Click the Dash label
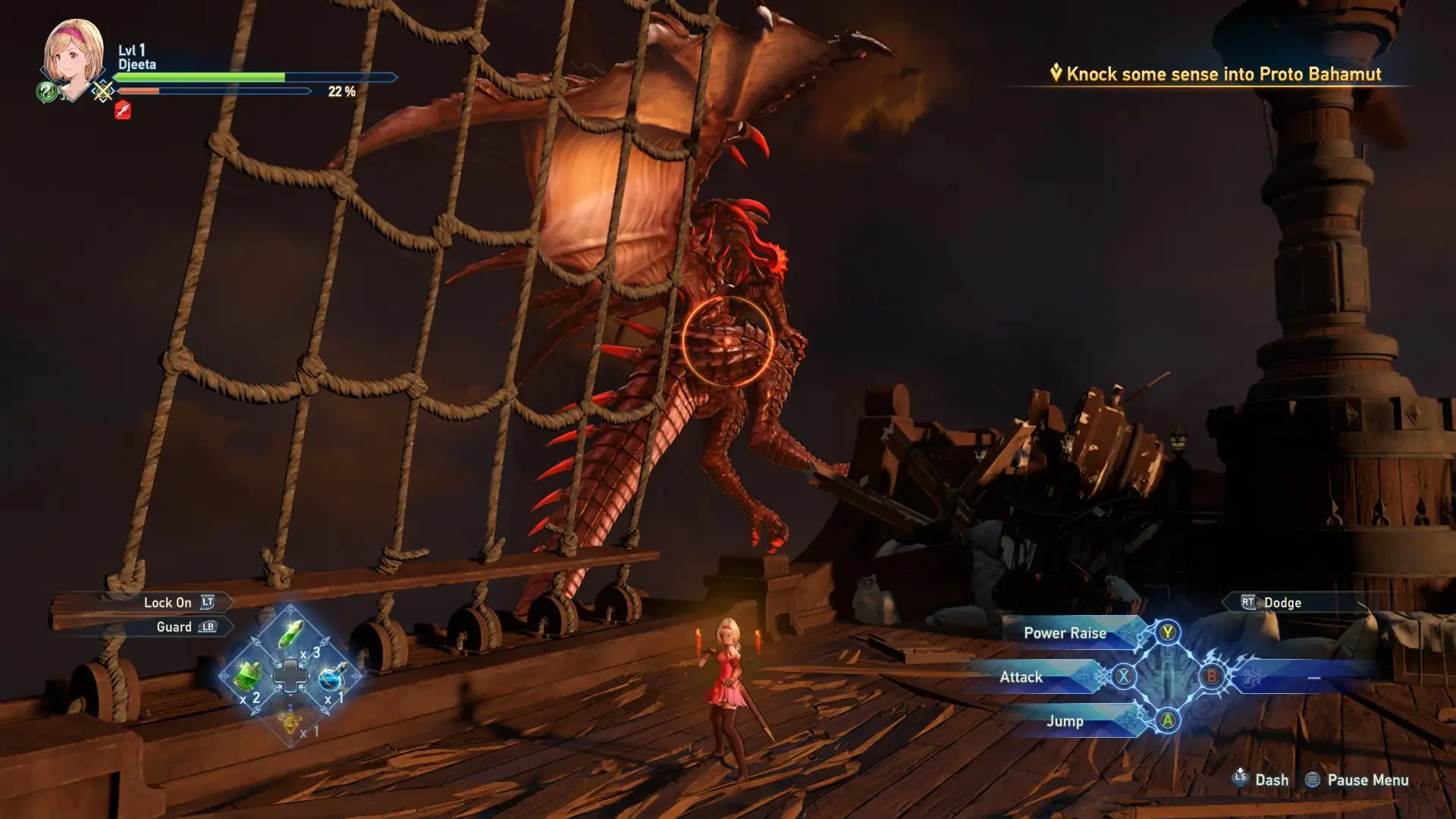Viewport: 1456px width, 819px height. (1271, 780)
